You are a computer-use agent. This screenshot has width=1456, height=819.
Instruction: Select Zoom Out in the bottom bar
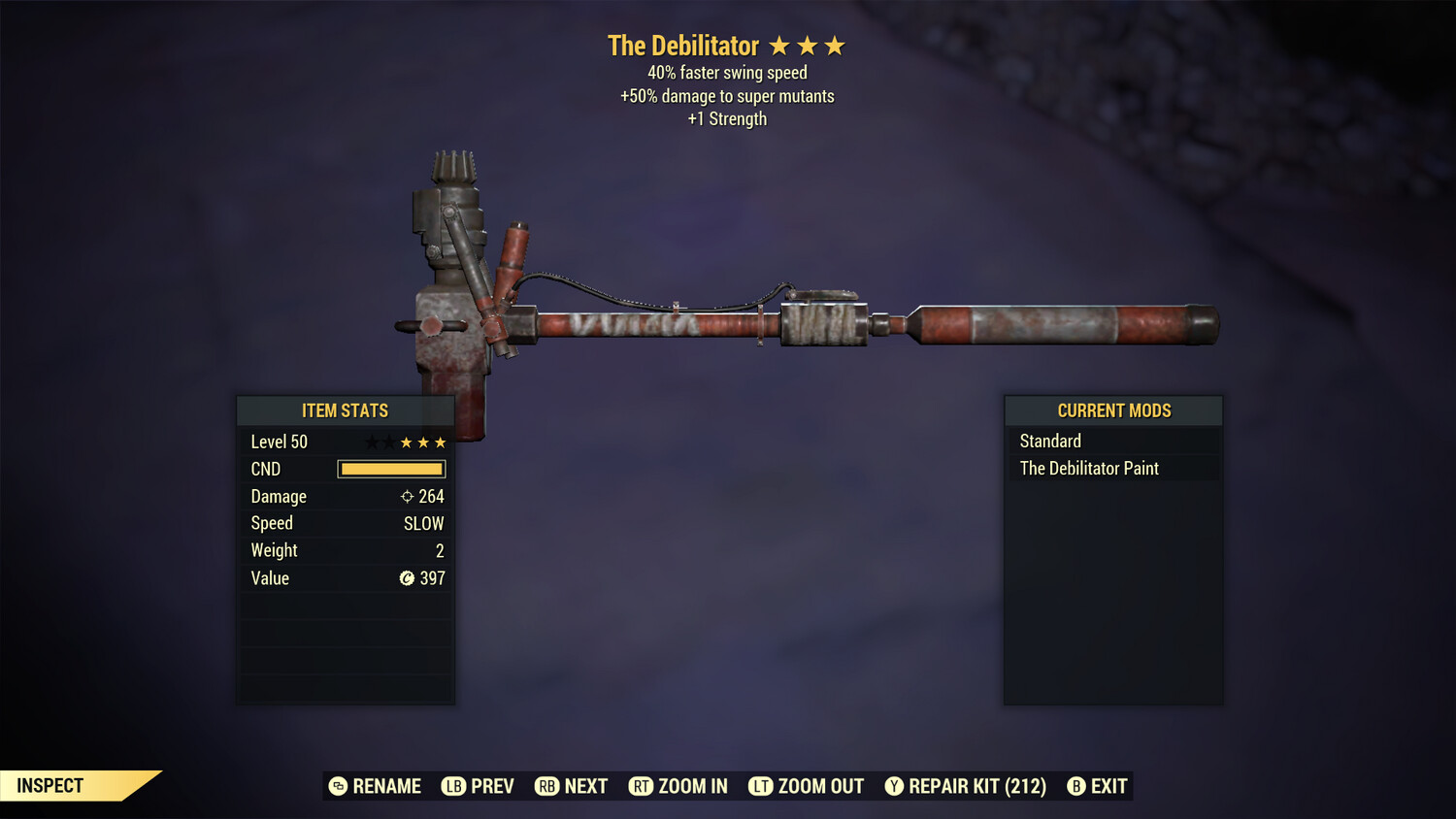(x=807, y=786)
